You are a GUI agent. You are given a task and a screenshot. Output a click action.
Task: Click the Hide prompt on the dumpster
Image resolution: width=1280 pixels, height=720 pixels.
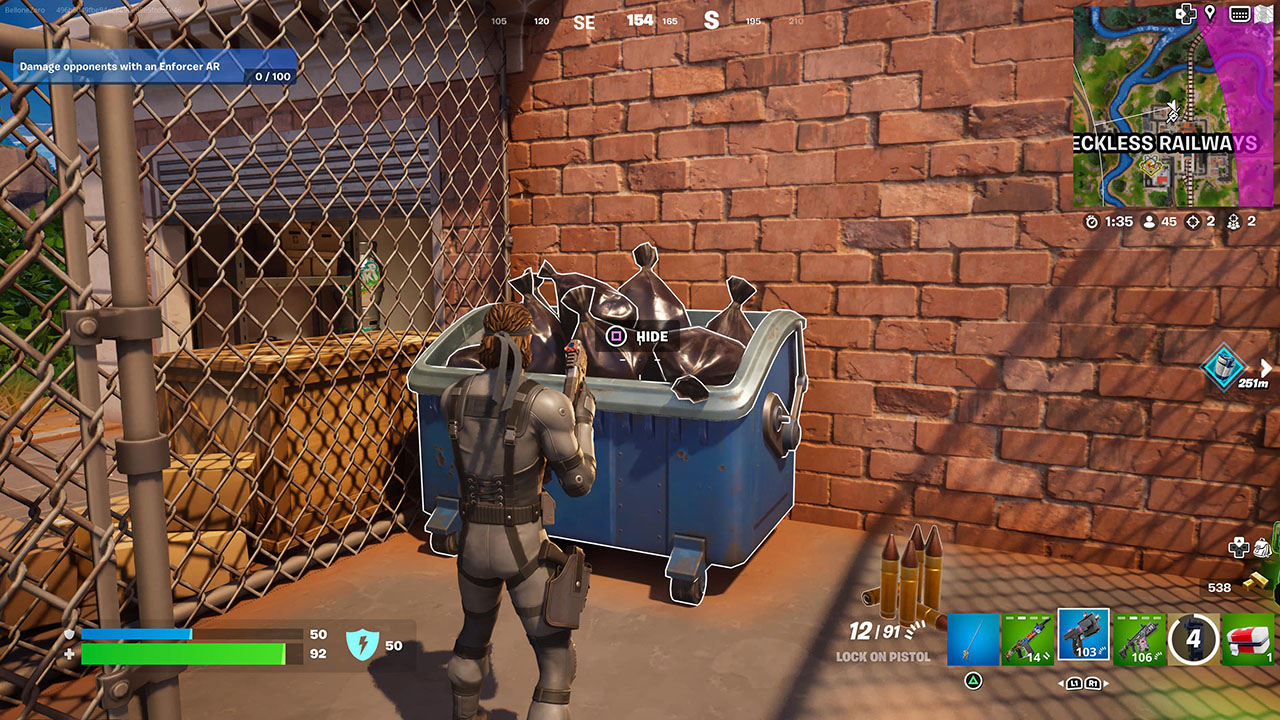[634, 336]
